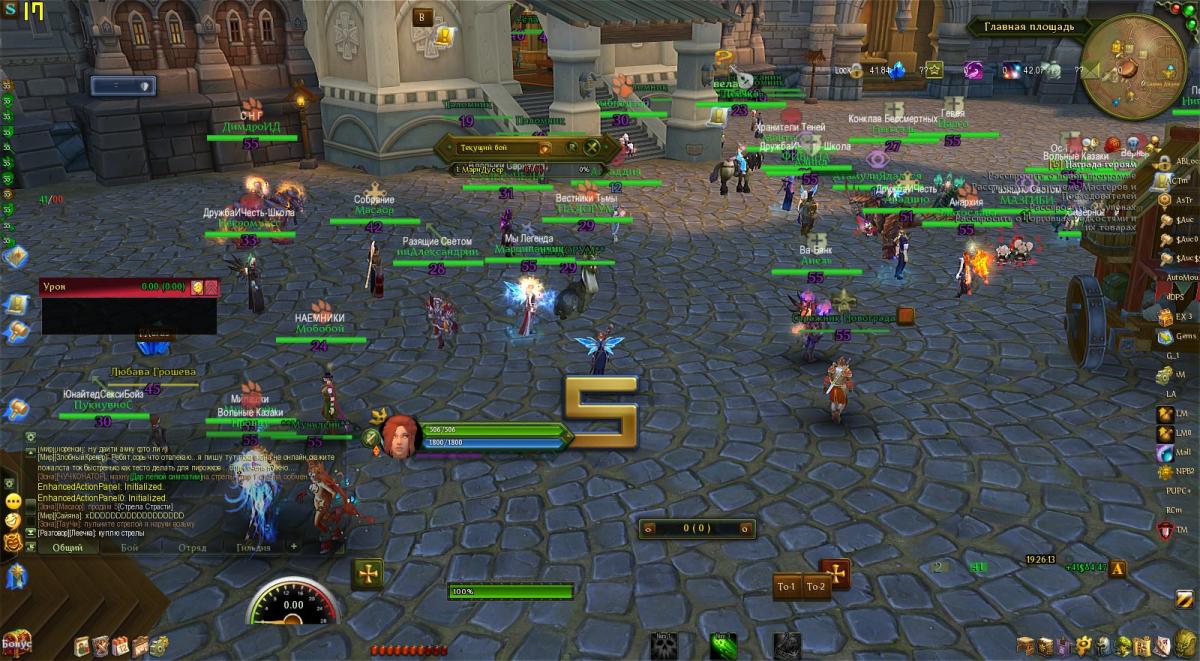Viewport: 1200px width, 661px height.
Task: Switch to the Гильдия chat tab
Action: tap(251, 547)
